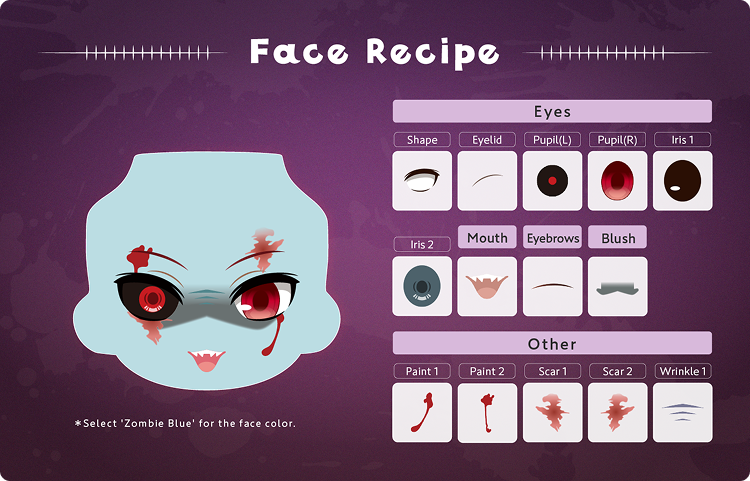Select the grey Iris 2 tile
Viewport: 750px width, 481px height.
pos(422,287)
